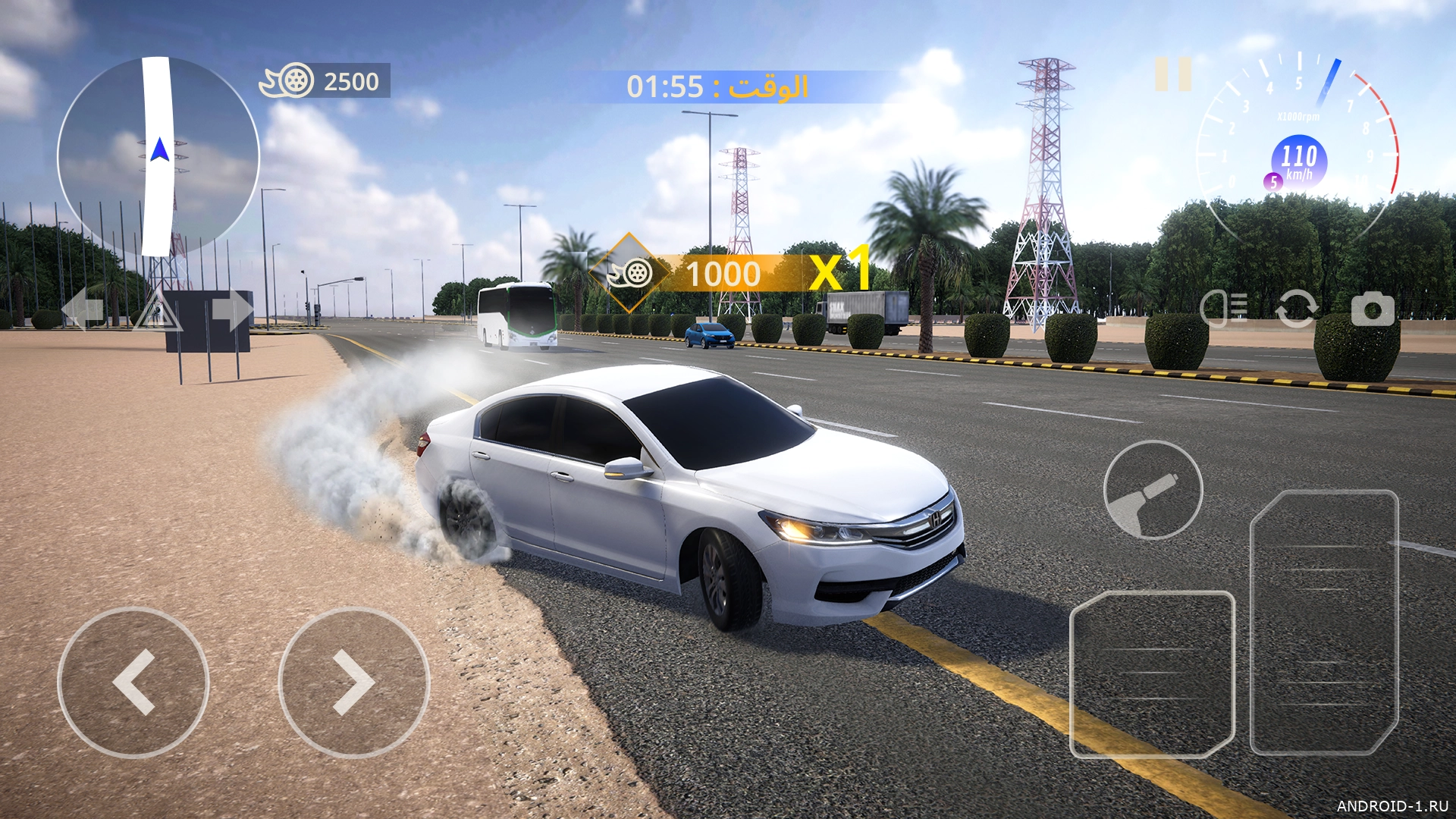Image resolution: width=1456 pixels, height=819 pixels.
Task: Activate the right turn signal arrow
Action: point(232,309)
